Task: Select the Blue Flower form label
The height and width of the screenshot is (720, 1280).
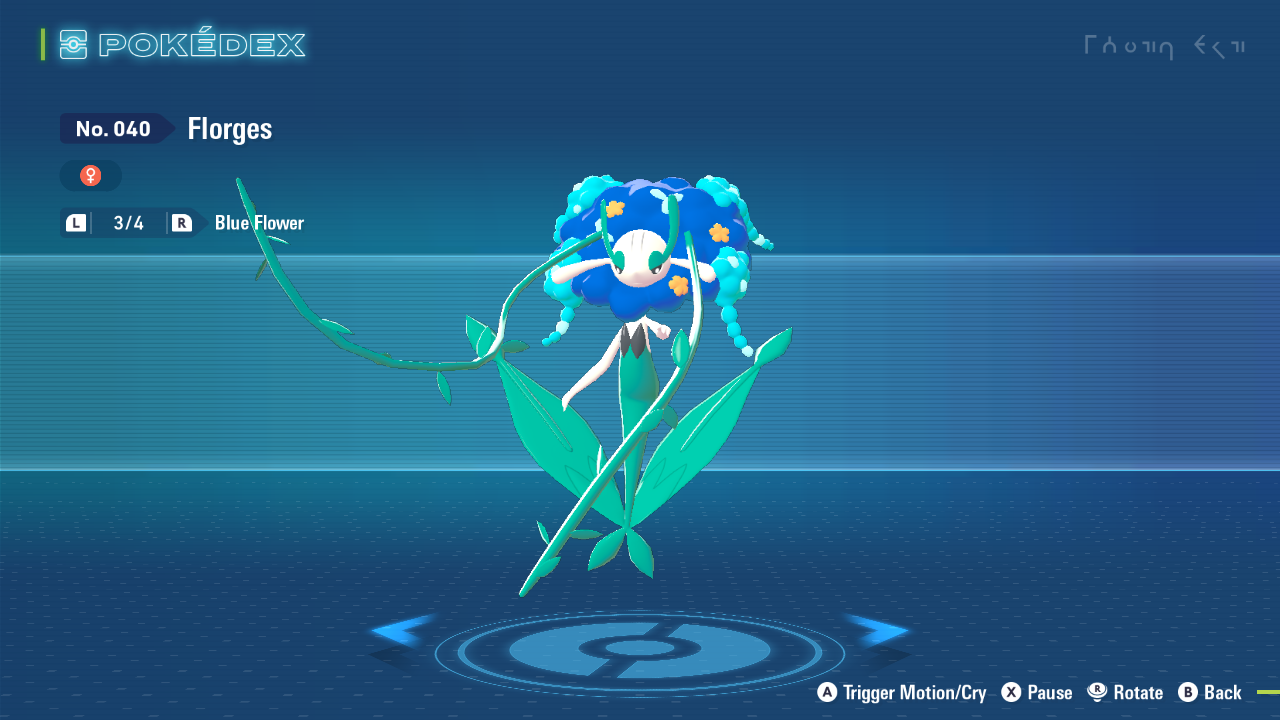Action: (x=258, y=222)
